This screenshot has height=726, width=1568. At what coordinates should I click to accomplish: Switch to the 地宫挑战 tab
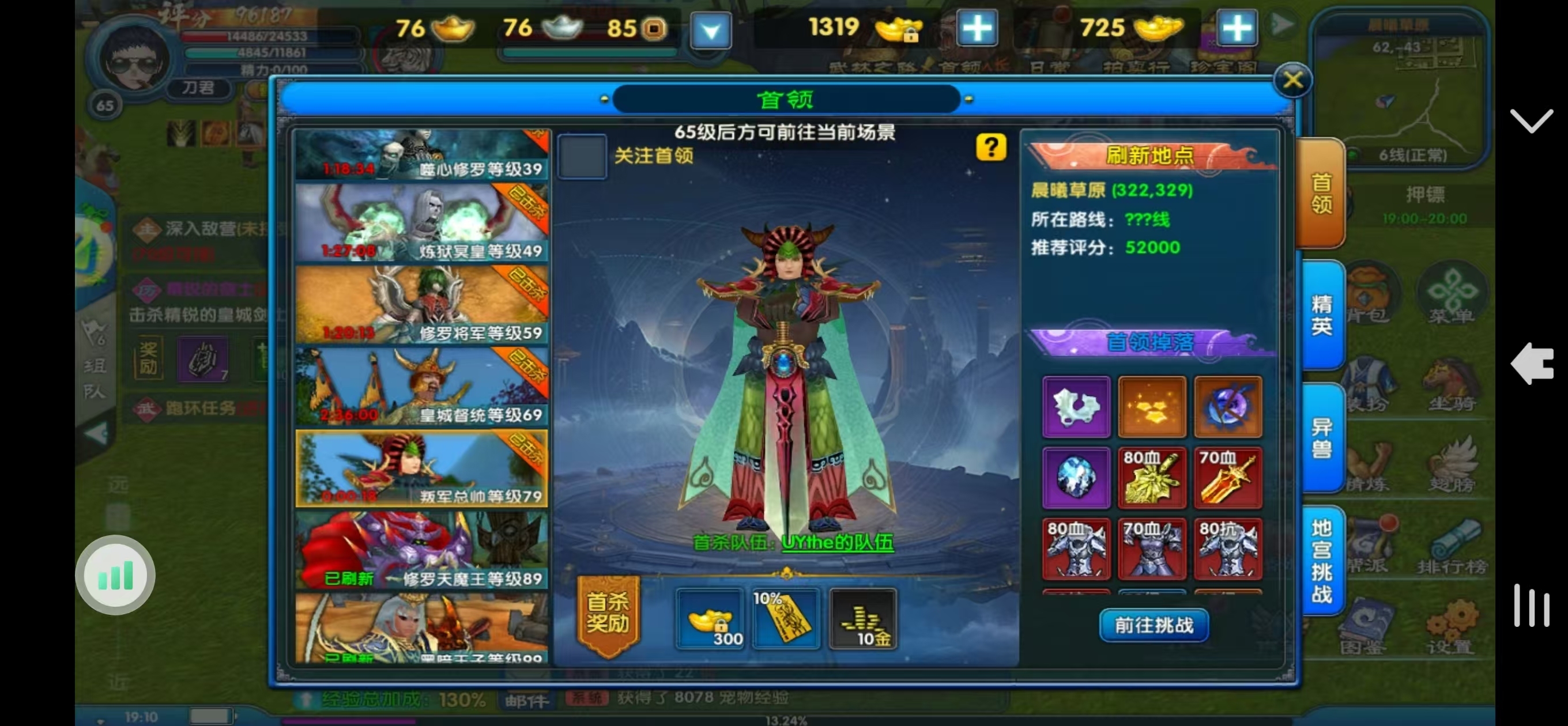[x=1322, y=560]
